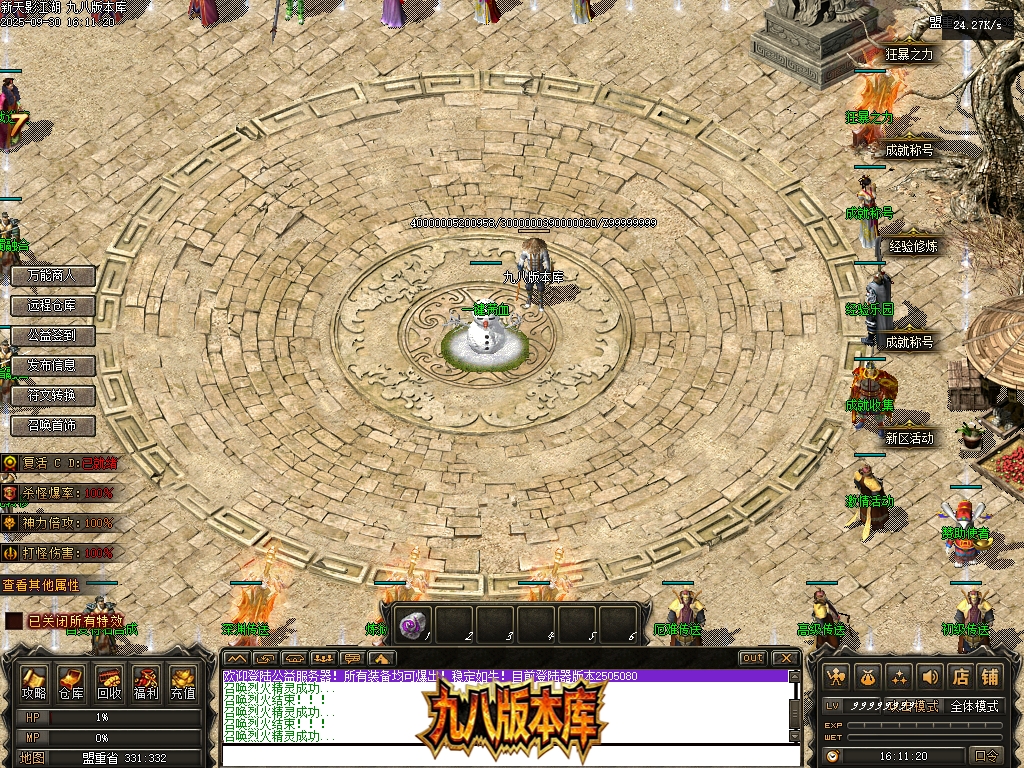The image size is (1024, 768).
Task: Select the 公益签到 sign-in button
Action: coord(52,335)
